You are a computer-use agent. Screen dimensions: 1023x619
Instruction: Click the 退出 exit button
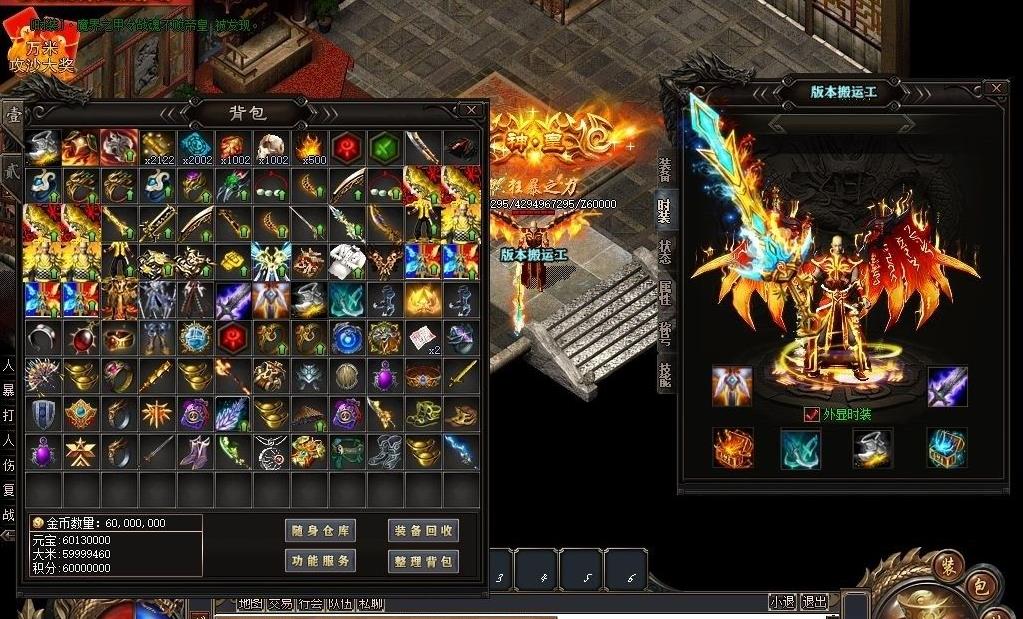tap(815, 602)
